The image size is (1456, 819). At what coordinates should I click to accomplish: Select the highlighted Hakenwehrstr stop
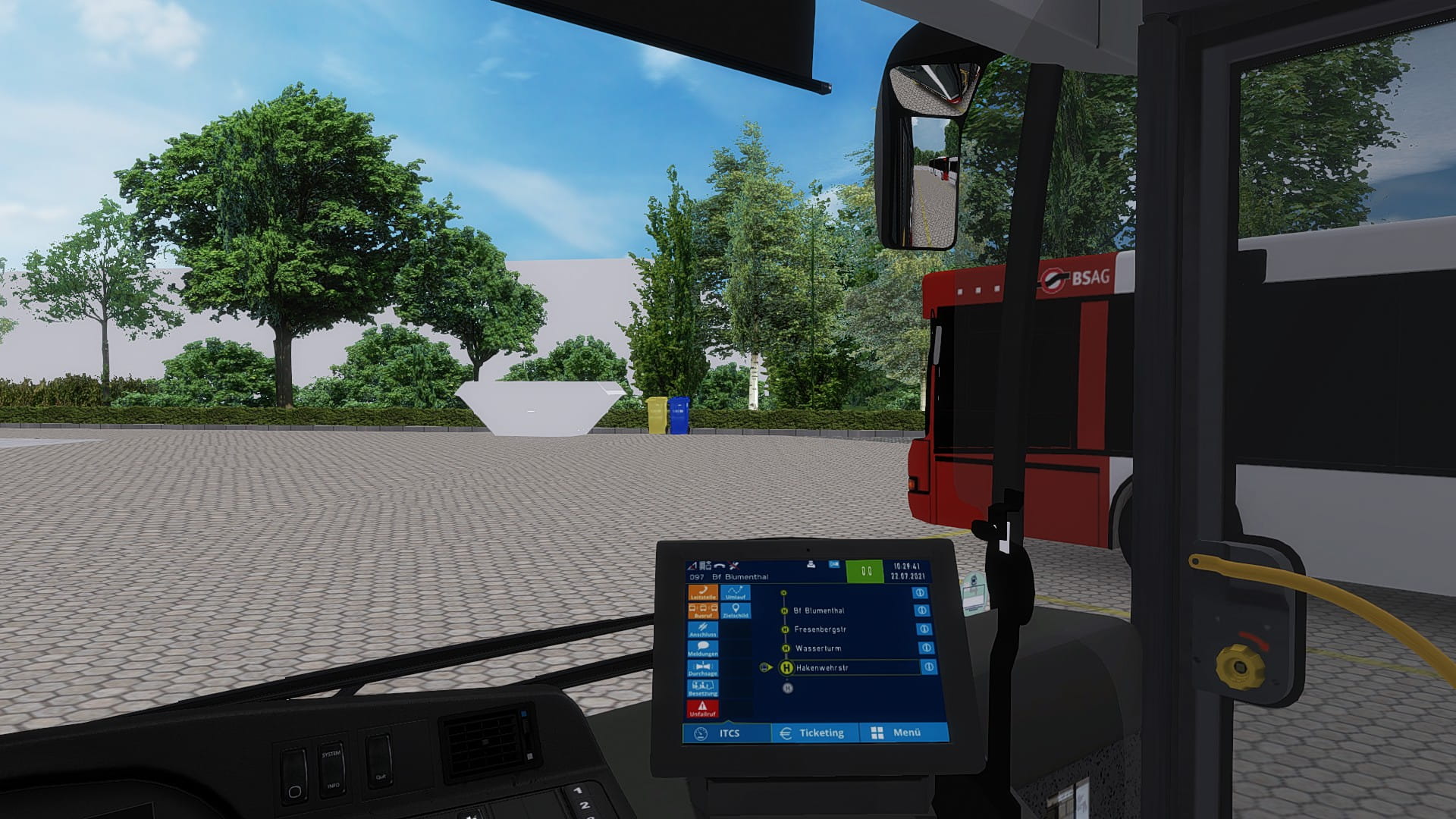[x=822, y=668]
